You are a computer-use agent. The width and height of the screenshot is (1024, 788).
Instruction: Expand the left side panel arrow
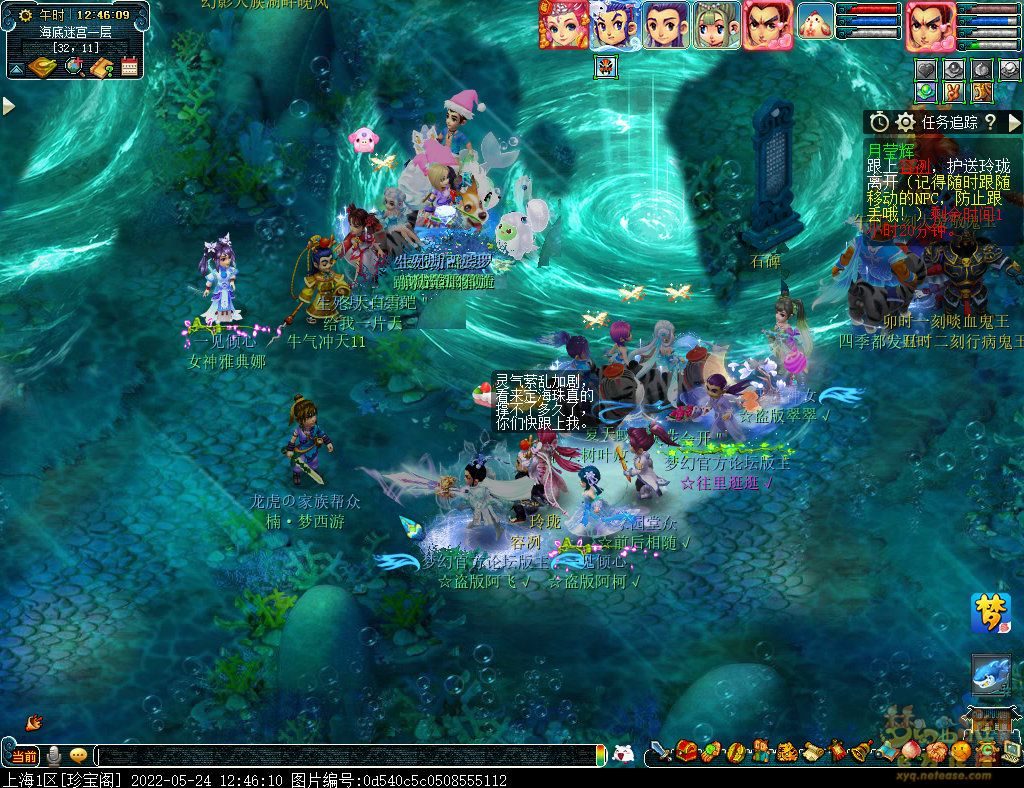9,106
